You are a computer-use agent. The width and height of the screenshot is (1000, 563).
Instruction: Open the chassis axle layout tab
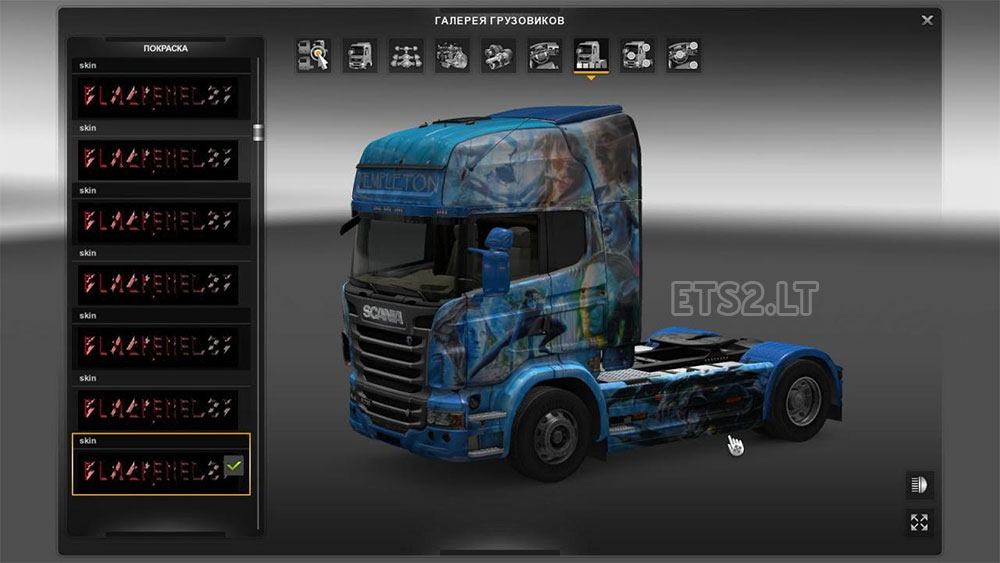(x=405, y=56)
